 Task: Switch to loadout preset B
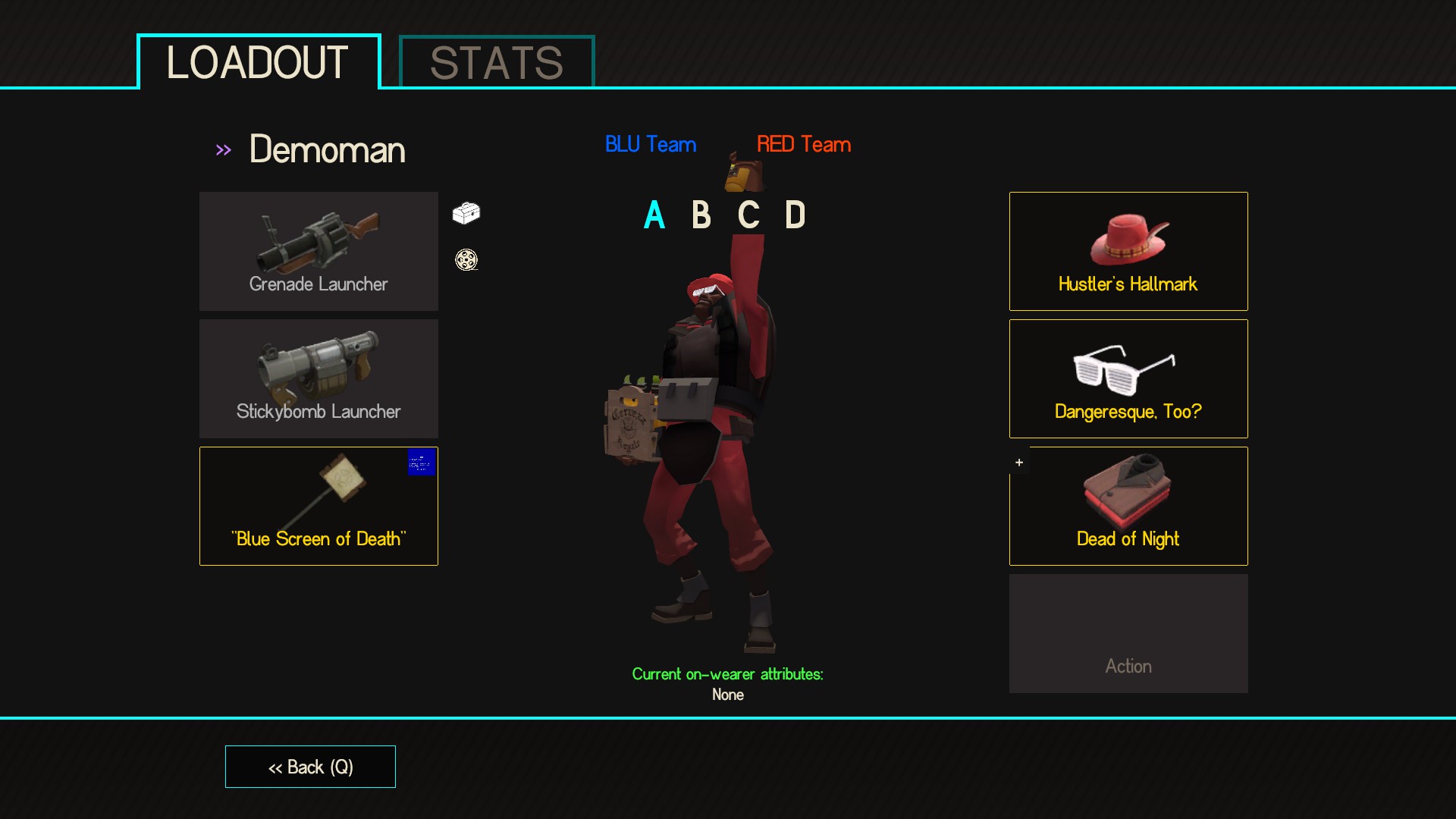coord(701,215)
